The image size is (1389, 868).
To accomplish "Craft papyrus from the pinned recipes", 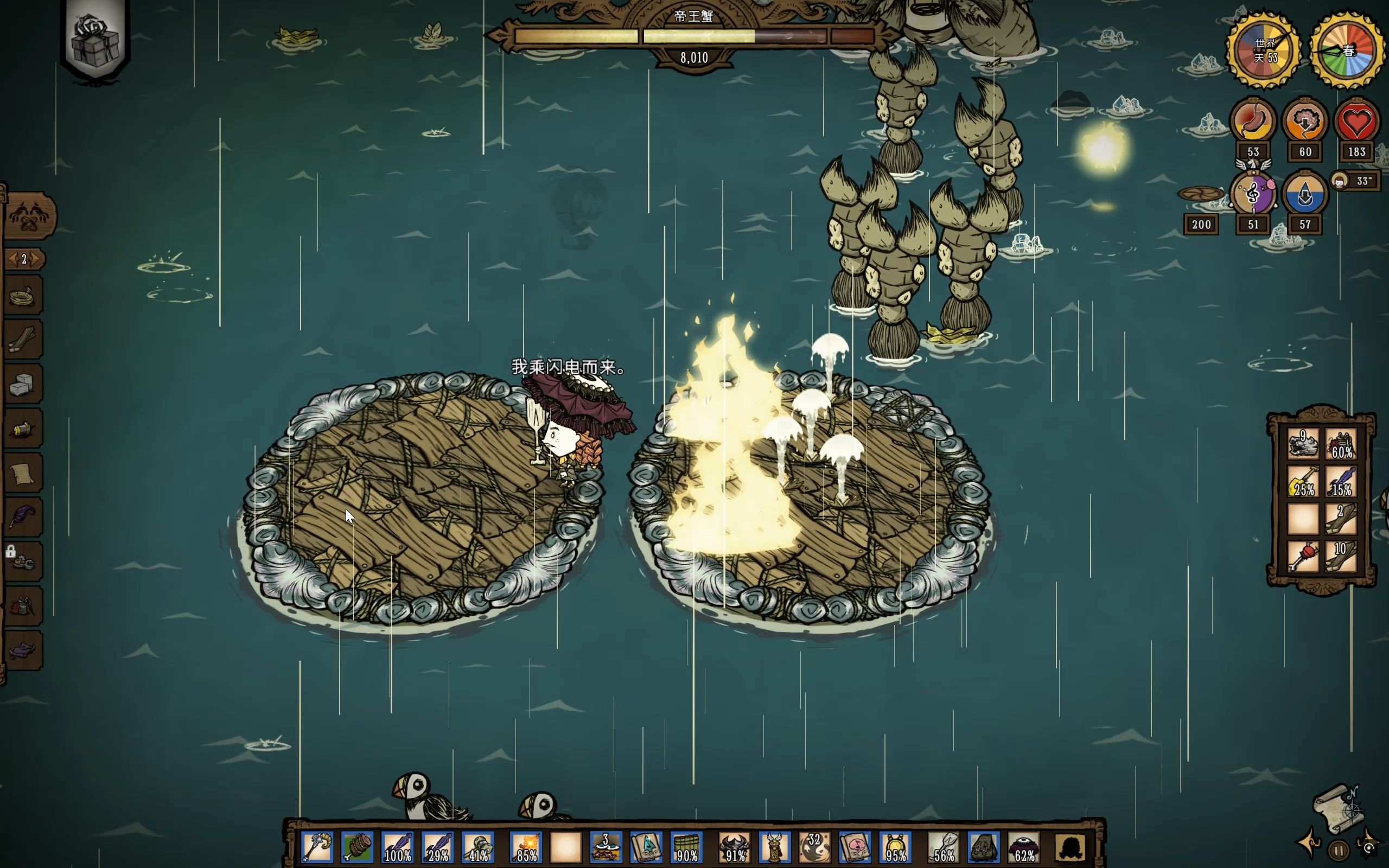I will [23, 474].
